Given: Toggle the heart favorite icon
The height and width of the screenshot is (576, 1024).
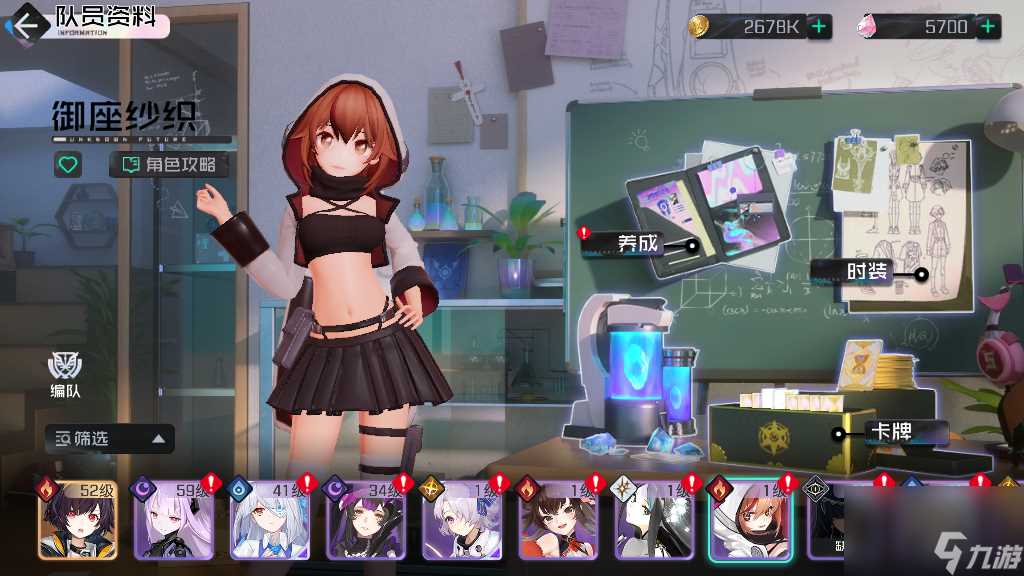Looking at the screenshot, I should (x=68, y=165).
